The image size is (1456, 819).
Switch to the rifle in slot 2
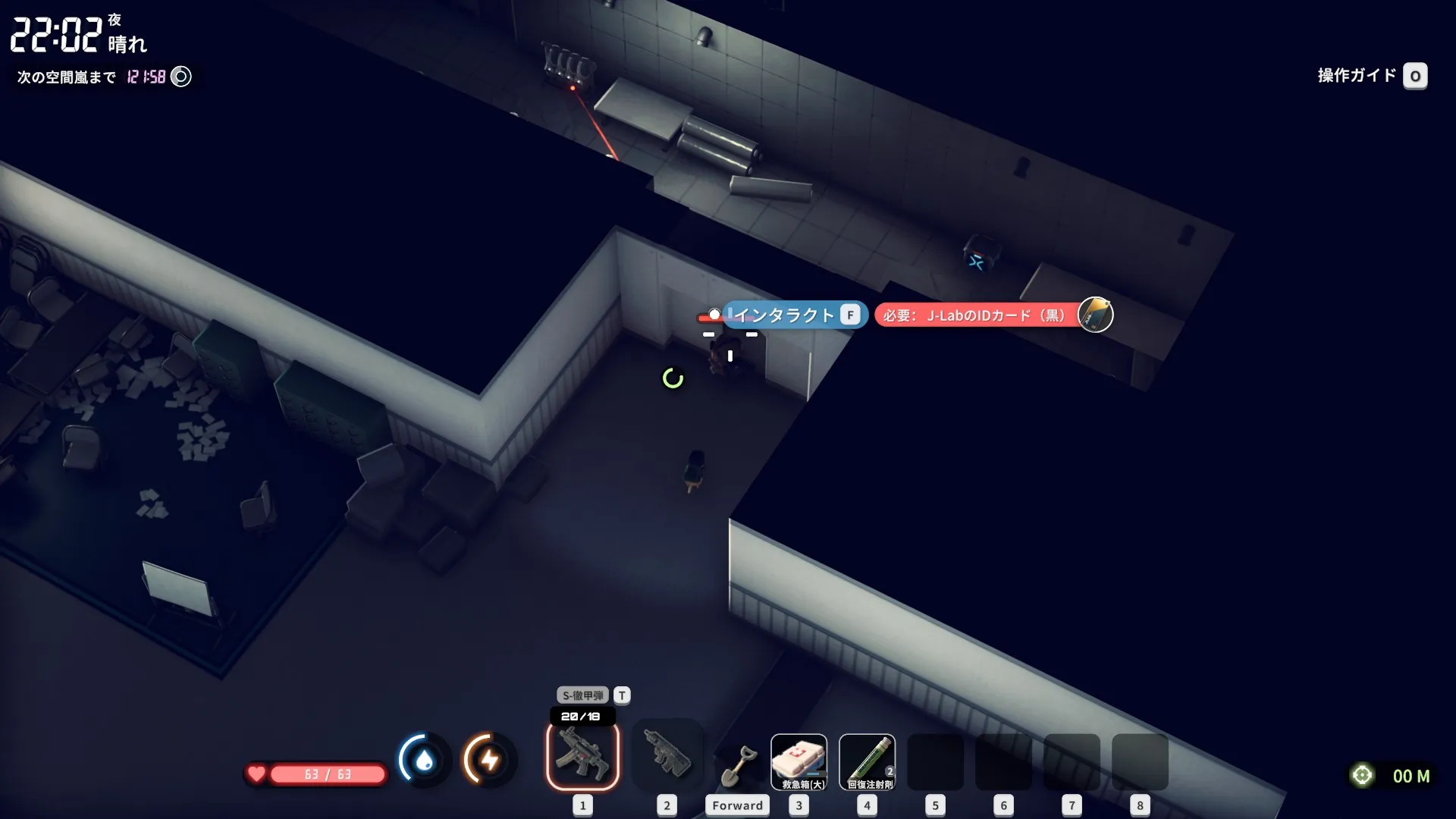pyautogui.click(x=667, y=755)
